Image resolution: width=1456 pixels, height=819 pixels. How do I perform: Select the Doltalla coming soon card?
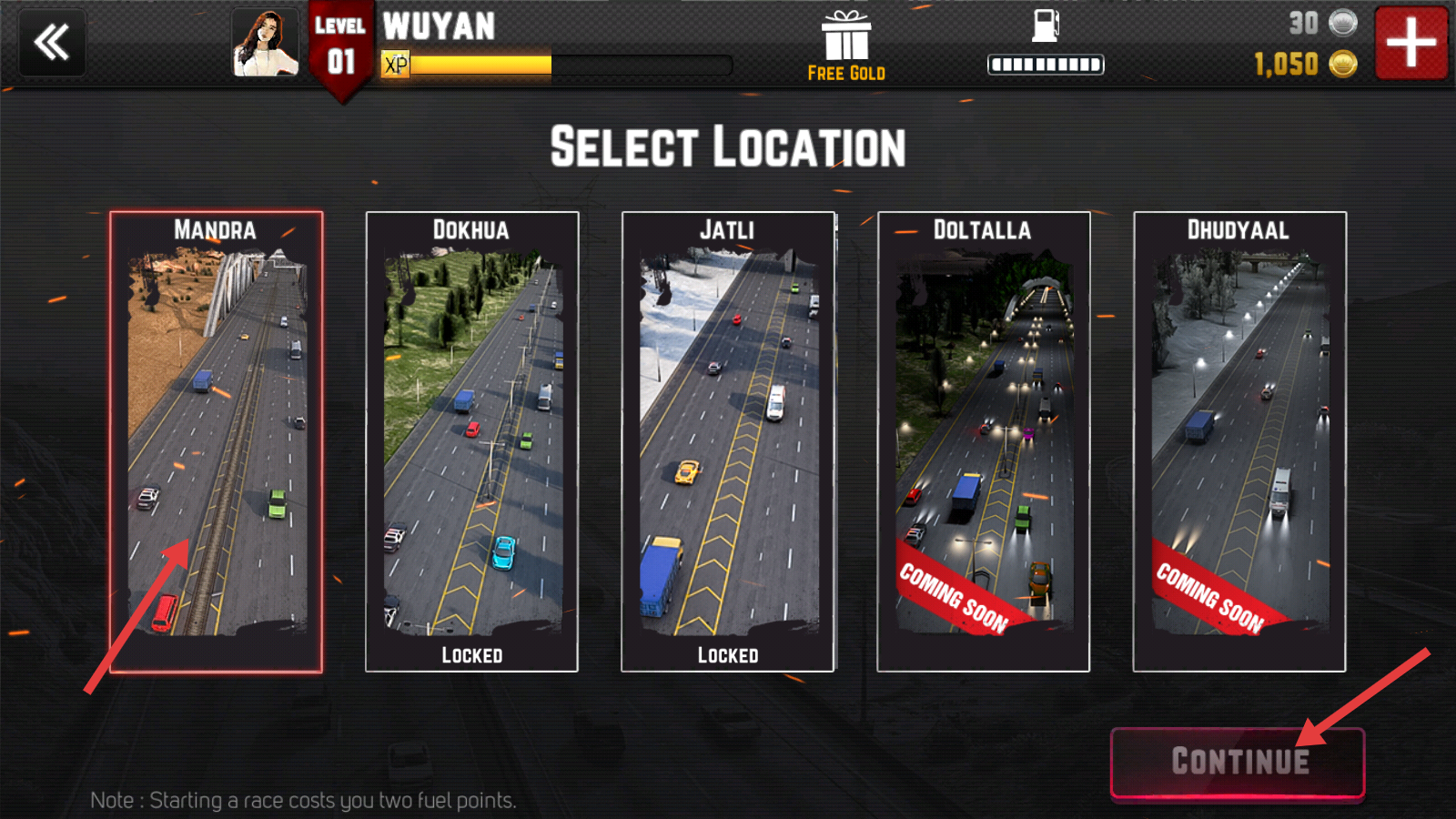point(983,442)
